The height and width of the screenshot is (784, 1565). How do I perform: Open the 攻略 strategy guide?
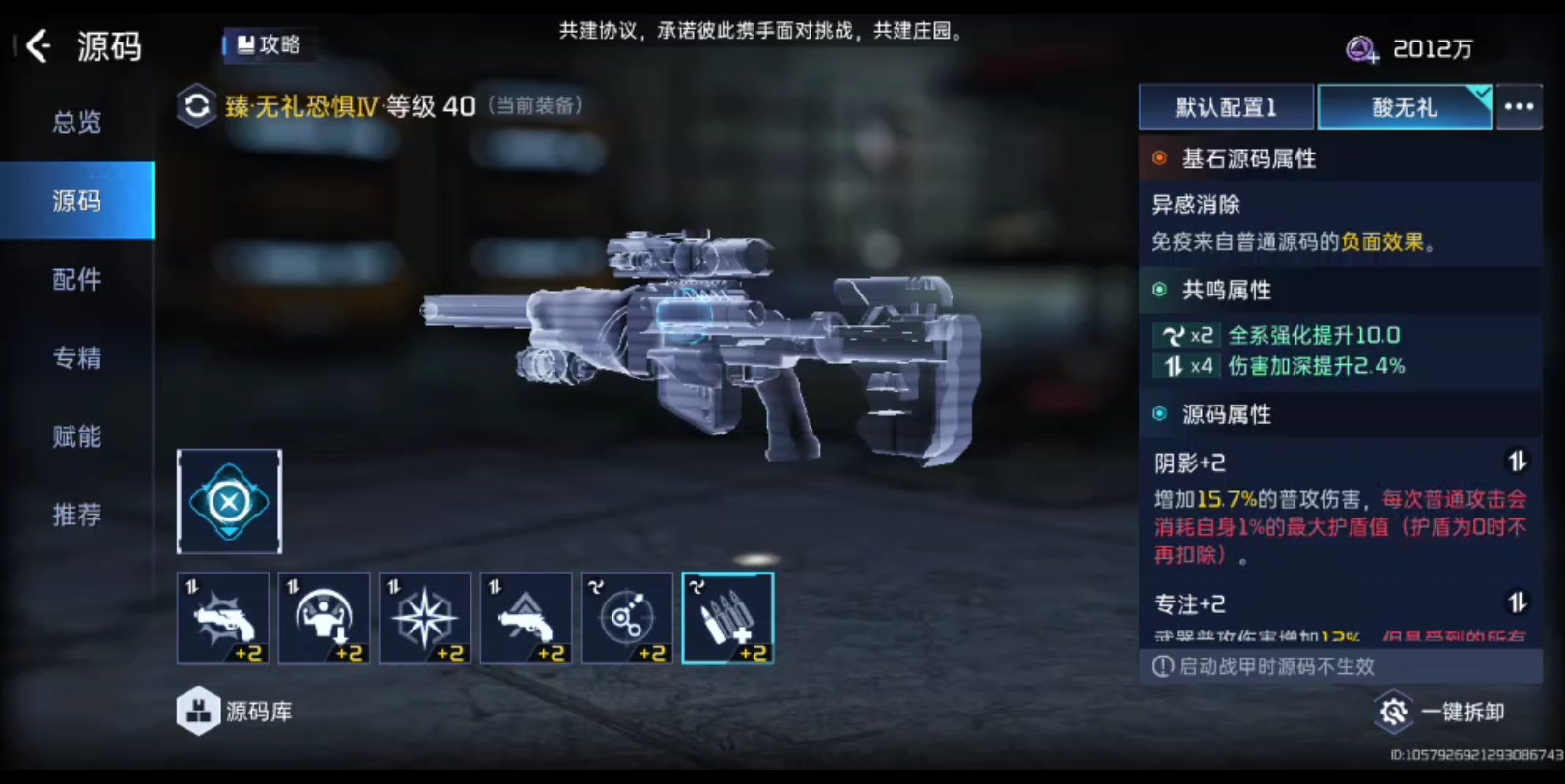pos(268,42)
